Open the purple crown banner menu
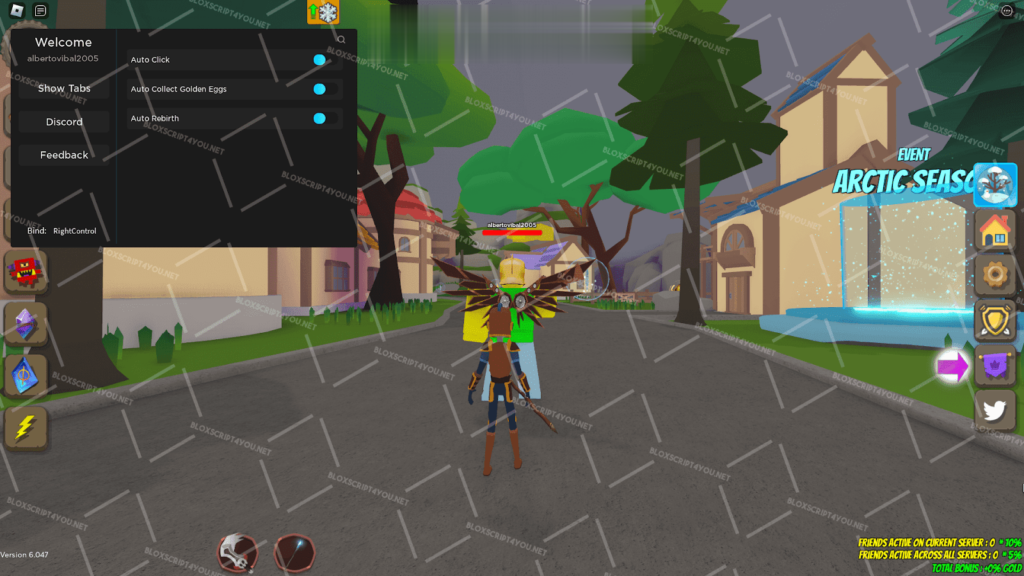 (995, 366)
